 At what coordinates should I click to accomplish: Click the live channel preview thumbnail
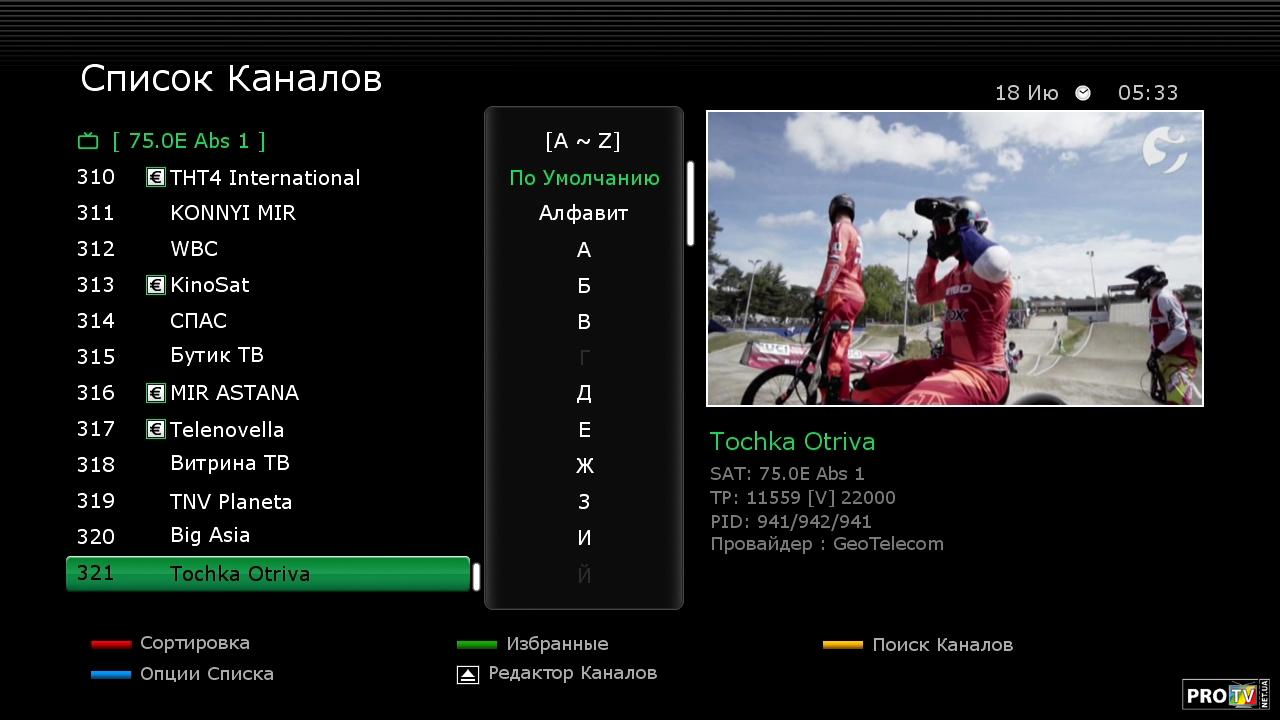pyautogui.click(x=954, y=258)
